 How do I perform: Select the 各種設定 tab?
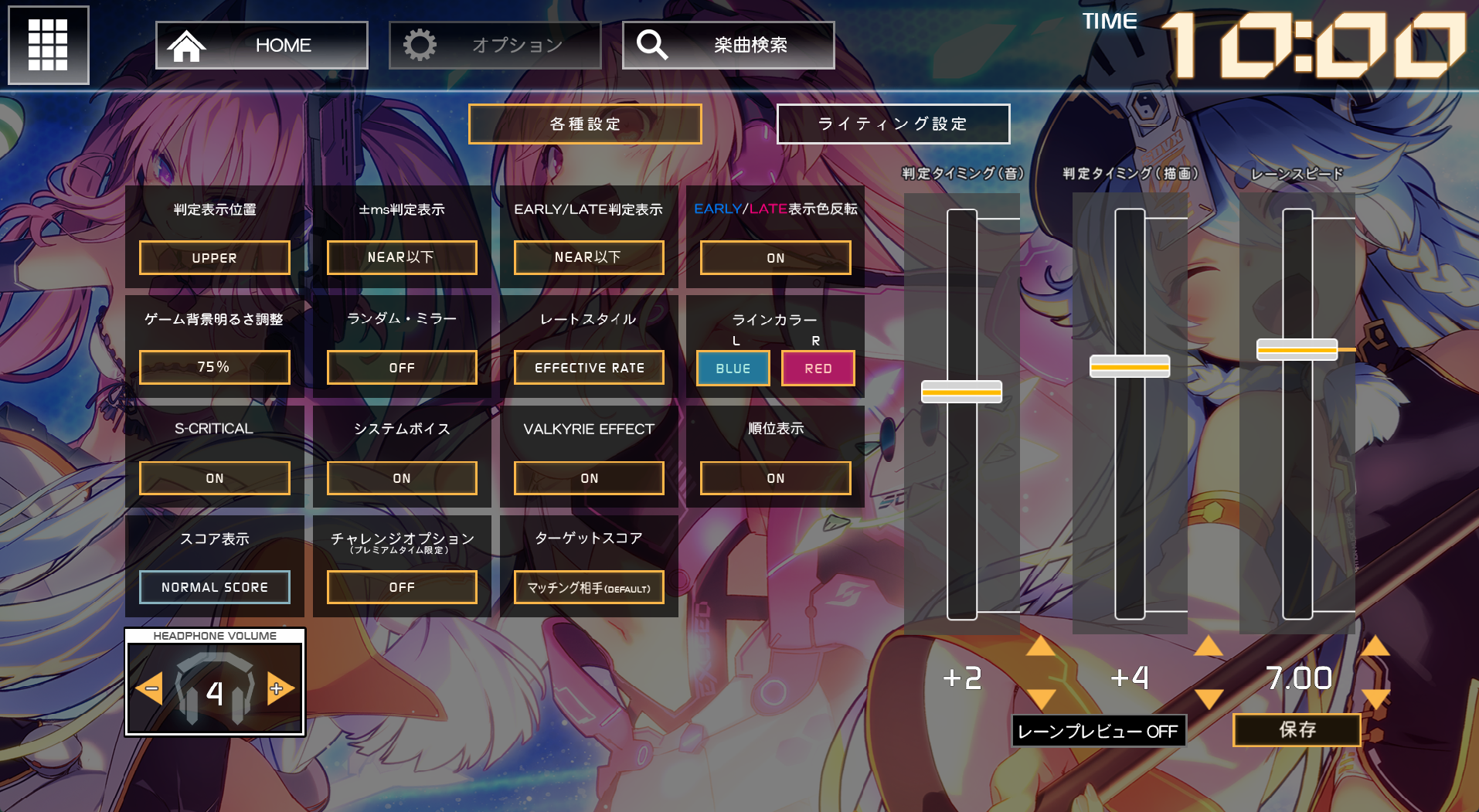[x=584, y=124]
